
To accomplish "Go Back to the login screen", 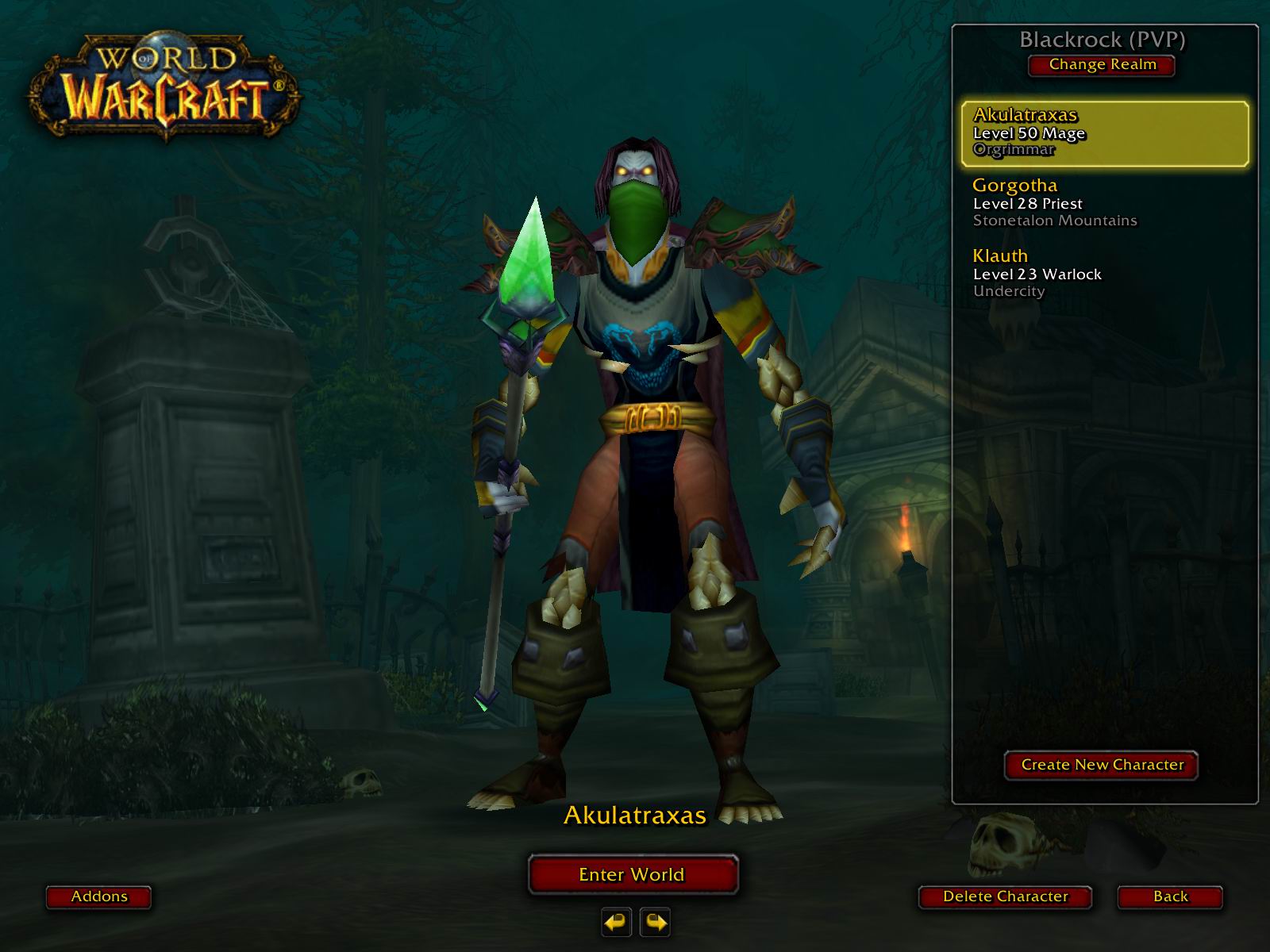I will 1170,896.
